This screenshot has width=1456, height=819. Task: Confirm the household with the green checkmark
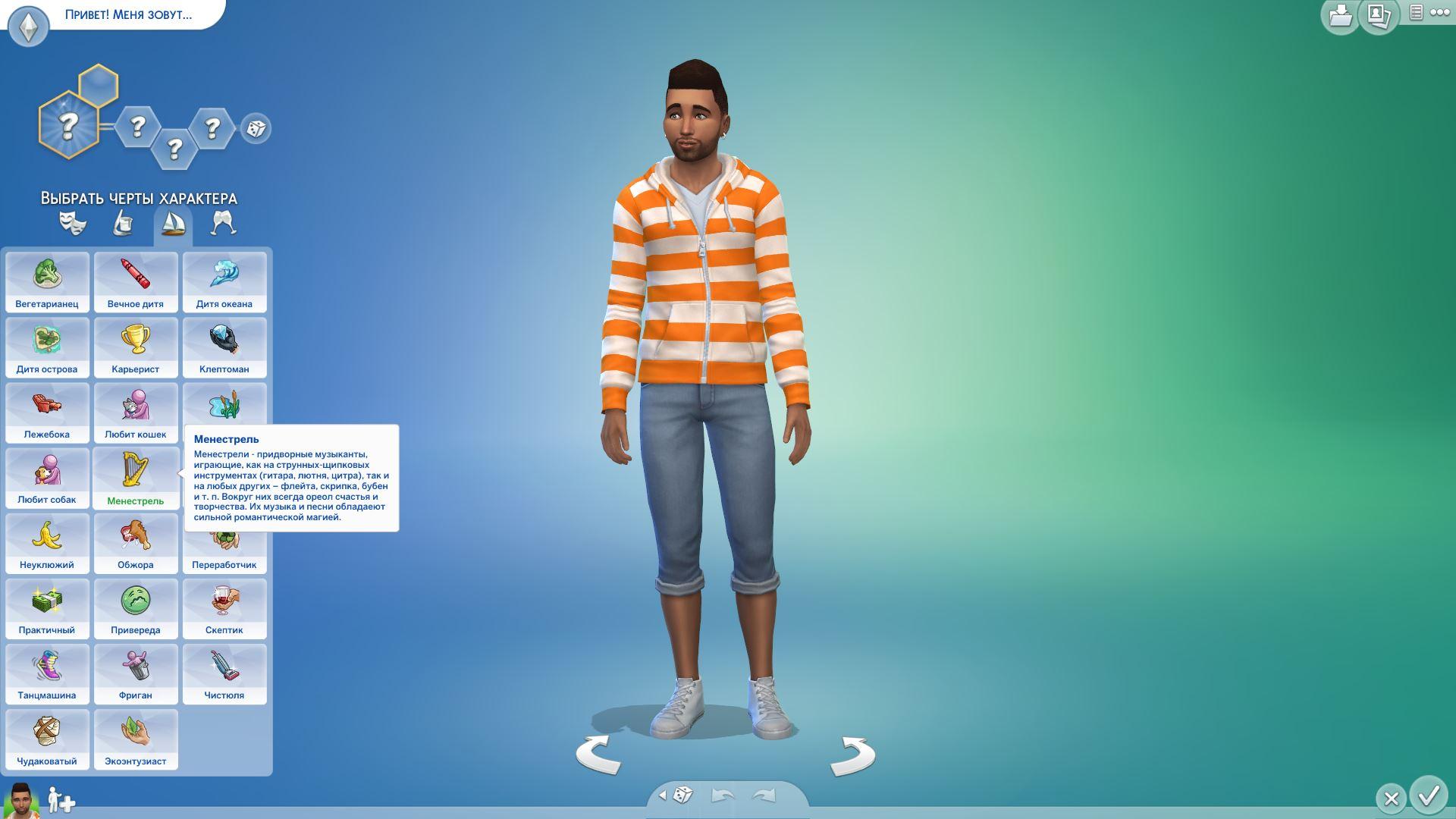pyautogui.click(x=1429, y=795)
